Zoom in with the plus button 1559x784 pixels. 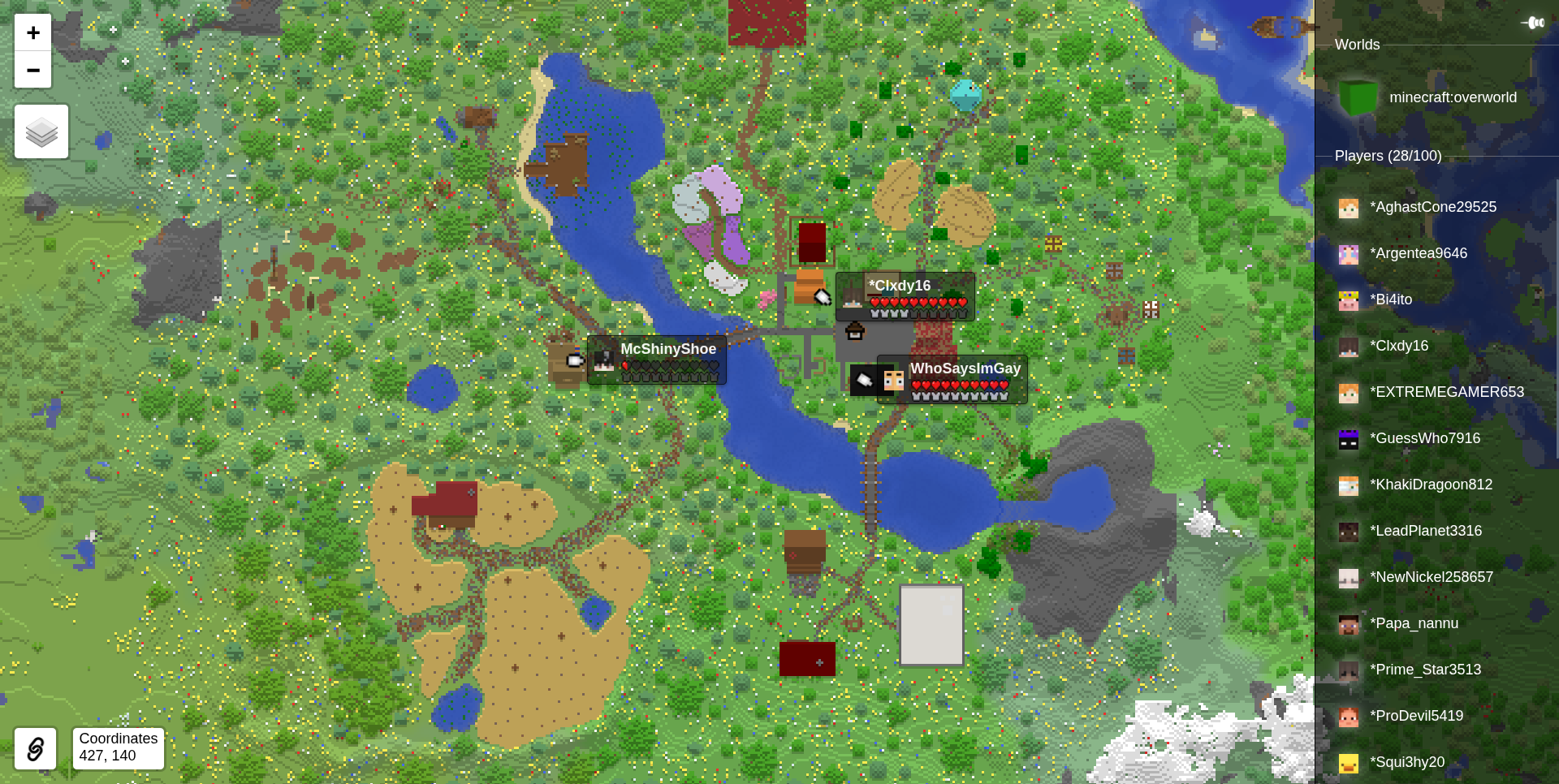[x=32, y=32]
